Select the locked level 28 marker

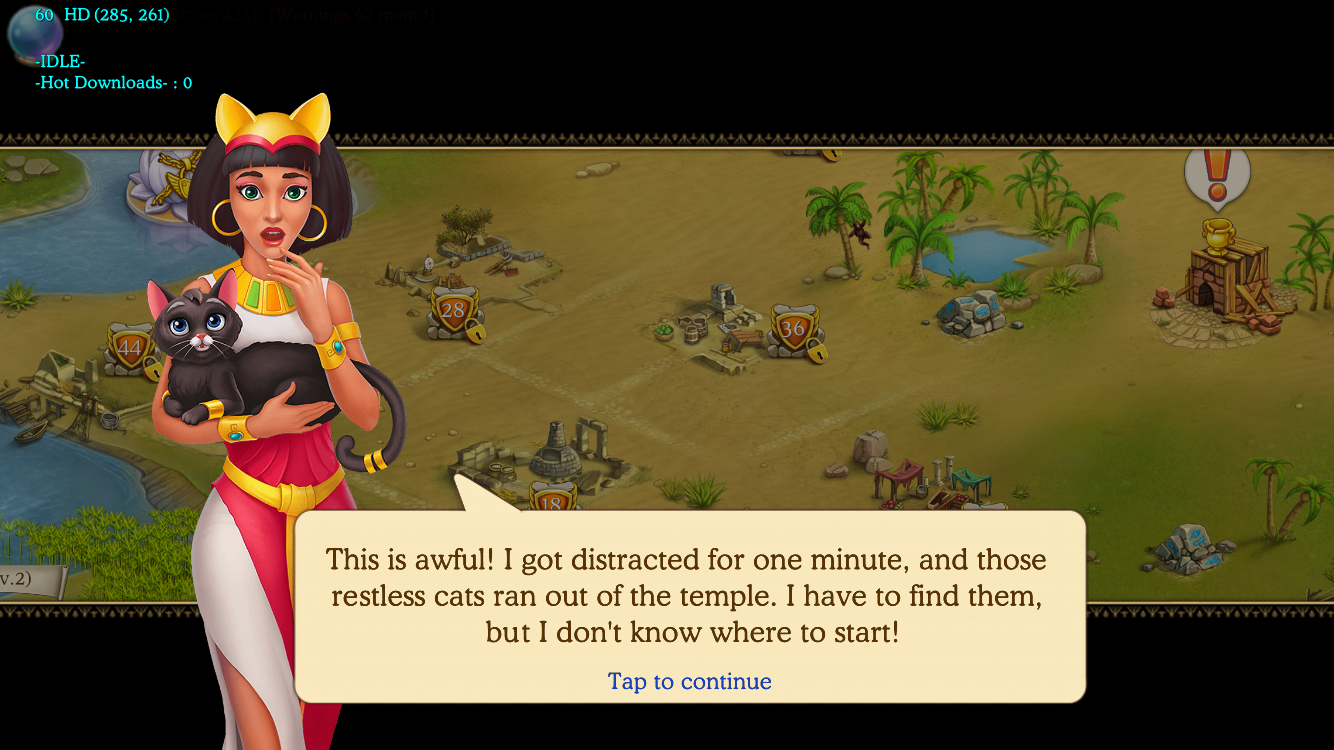tap(454, 311)
